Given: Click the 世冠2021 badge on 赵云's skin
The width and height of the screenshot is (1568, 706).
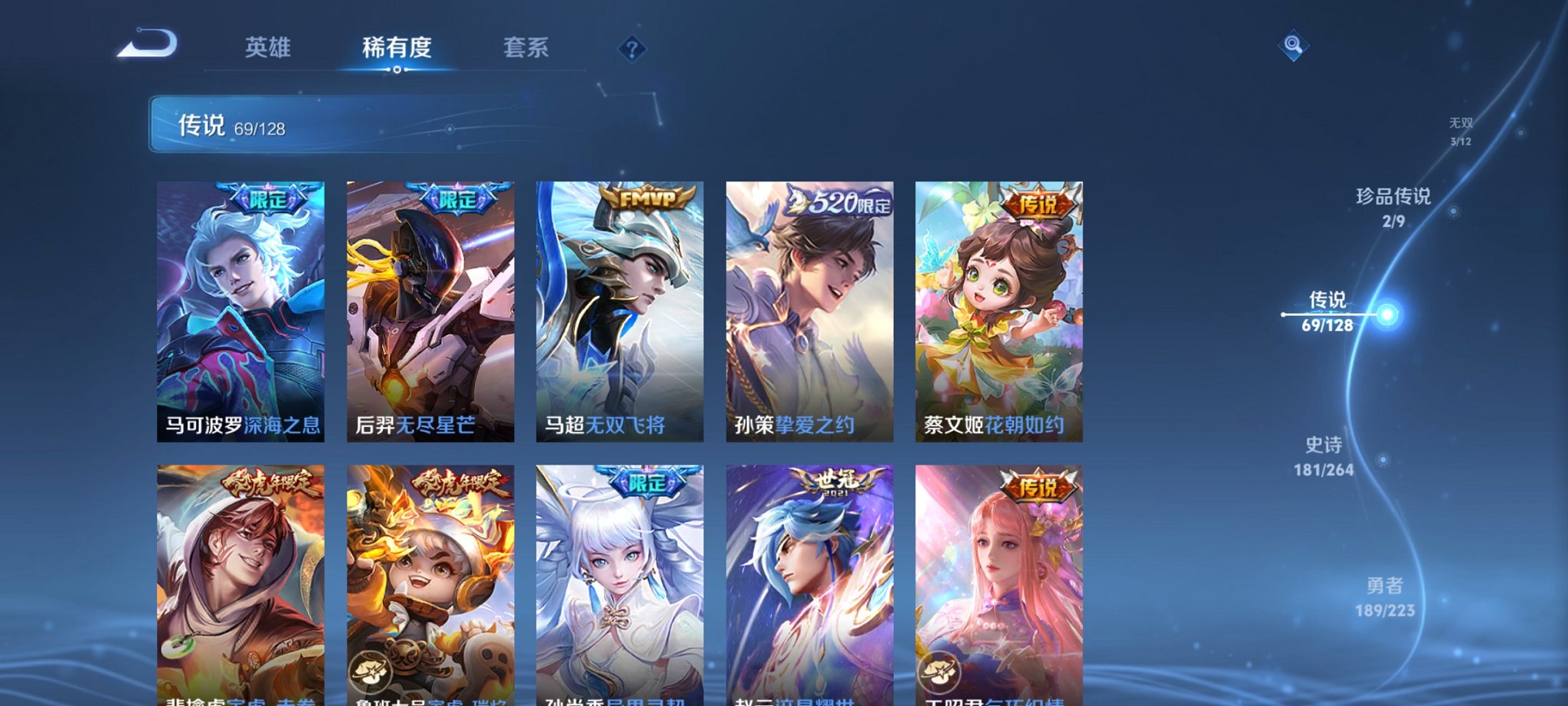Looking at the screenshot, I should tap(835, 481).
